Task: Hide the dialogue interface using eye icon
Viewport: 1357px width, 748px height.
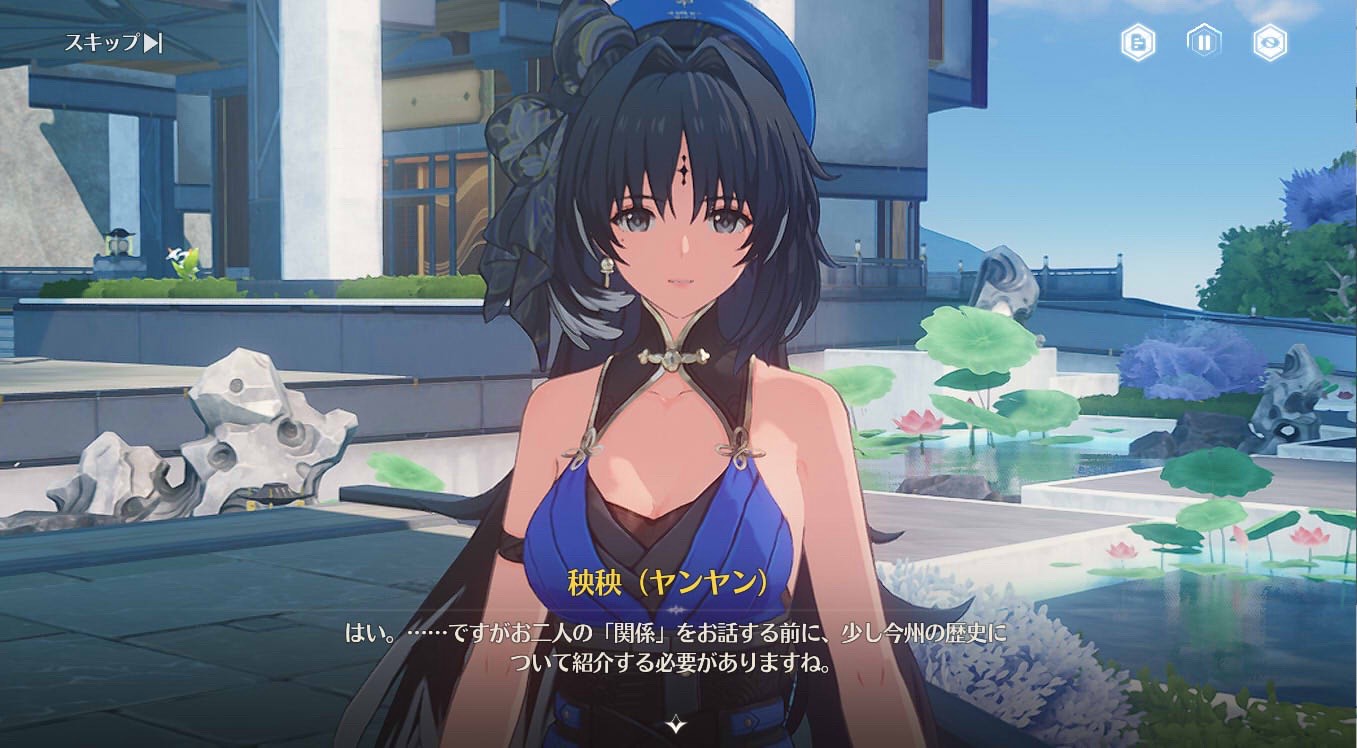Action: pyautogui.click(x=1270, y=43)
